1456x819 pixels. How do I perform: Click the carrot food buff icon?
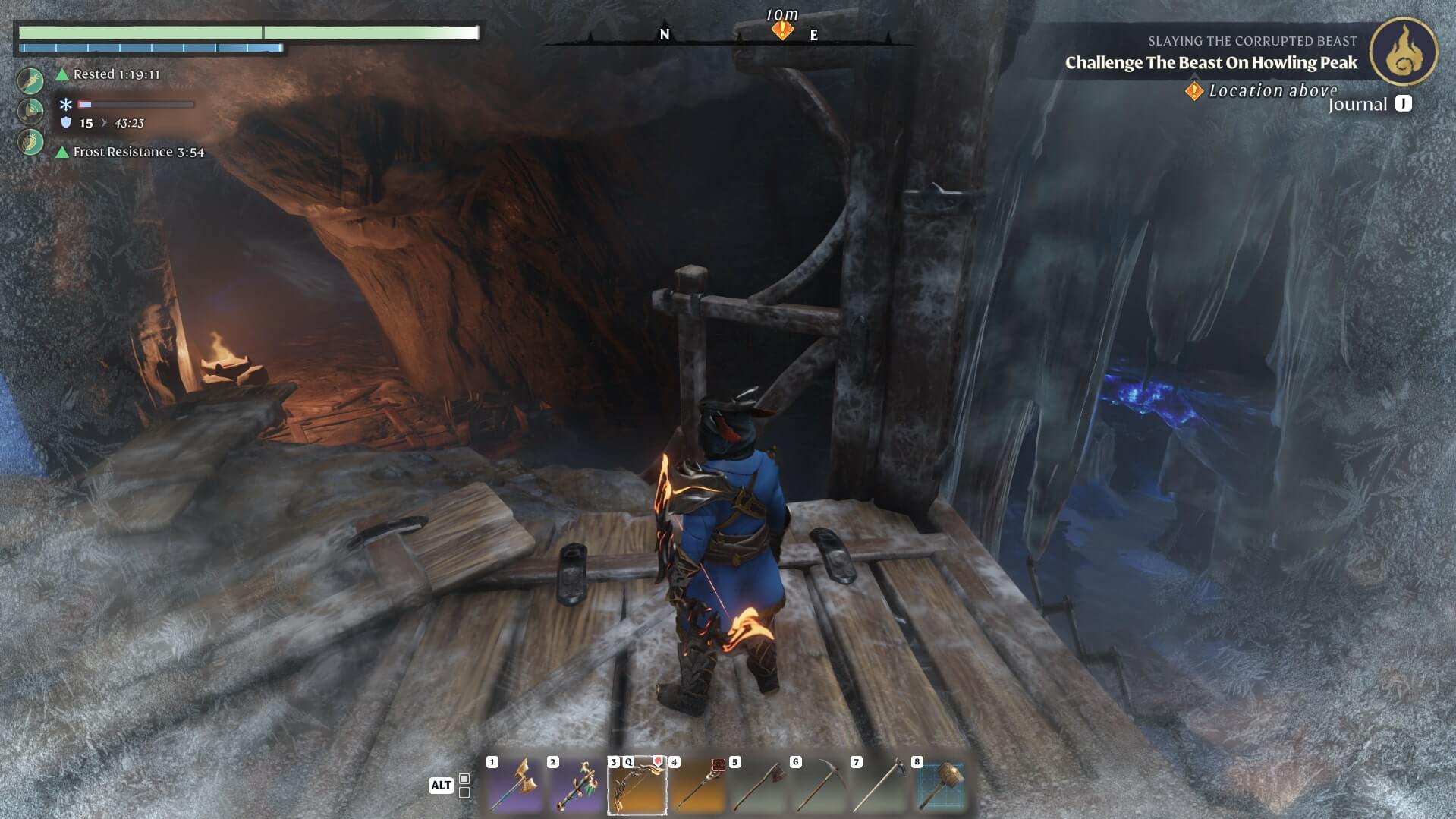click(x=31, y=79)
